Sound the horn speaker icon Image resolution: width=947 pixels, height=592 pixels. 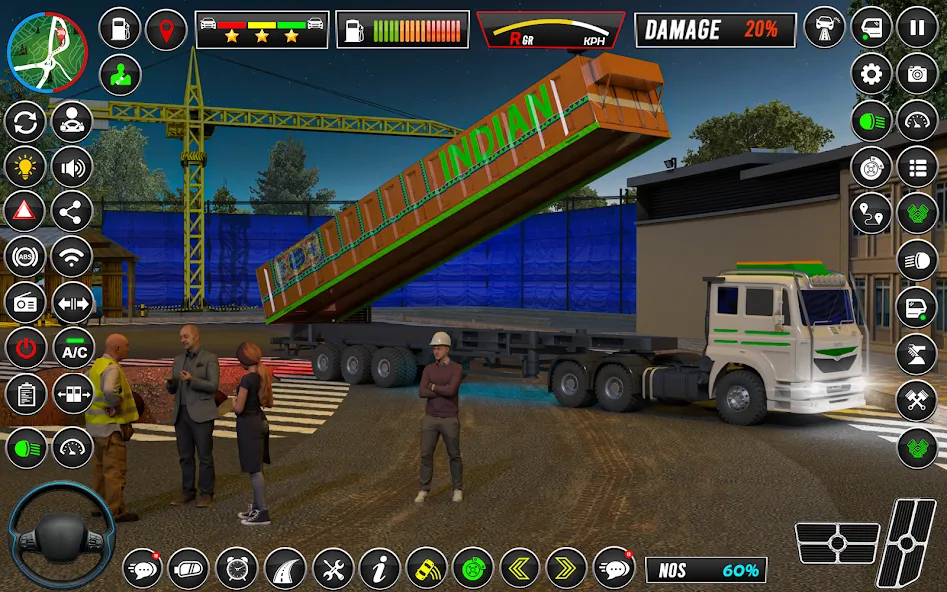(72, 167)
